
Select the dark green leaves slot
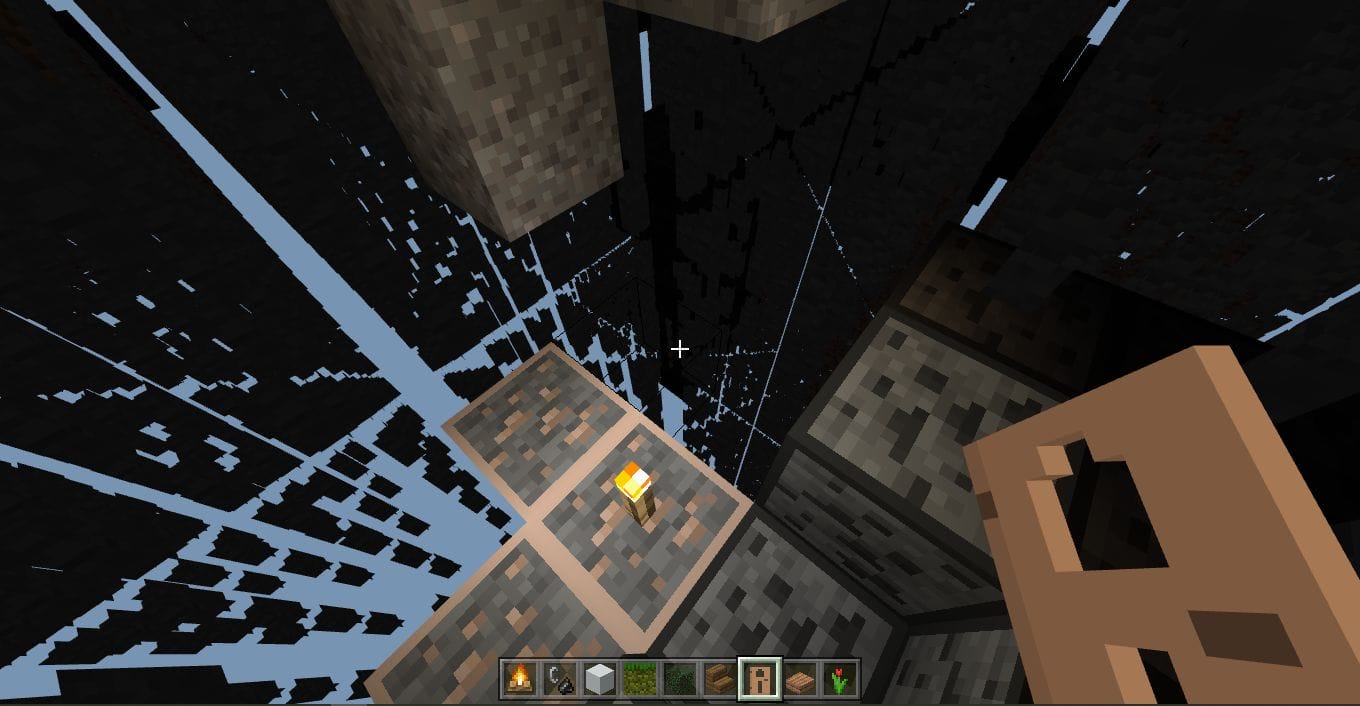pos(678,678)
